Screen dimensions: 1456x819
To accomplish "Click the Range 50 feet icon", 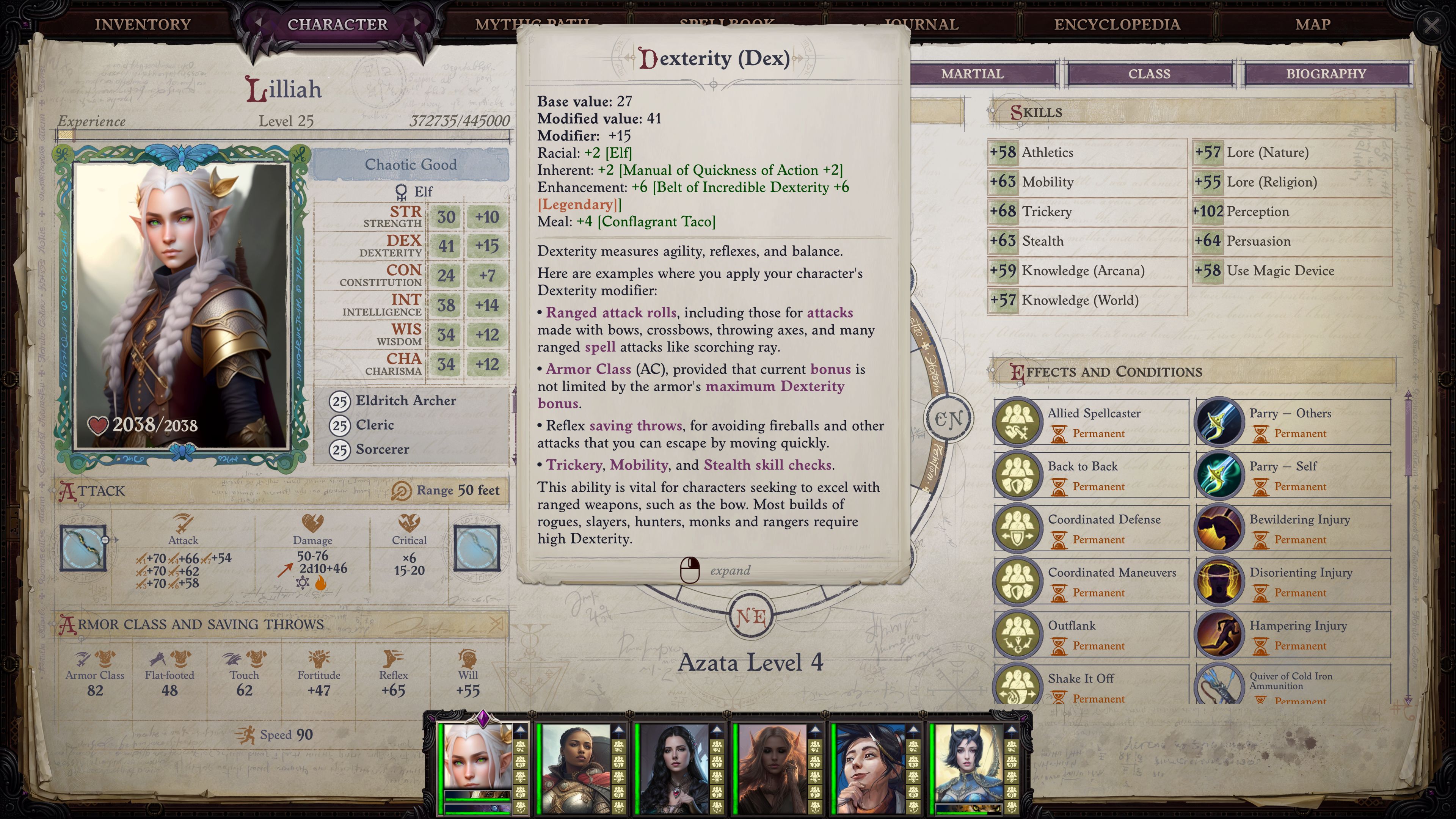I will point(402,491).
